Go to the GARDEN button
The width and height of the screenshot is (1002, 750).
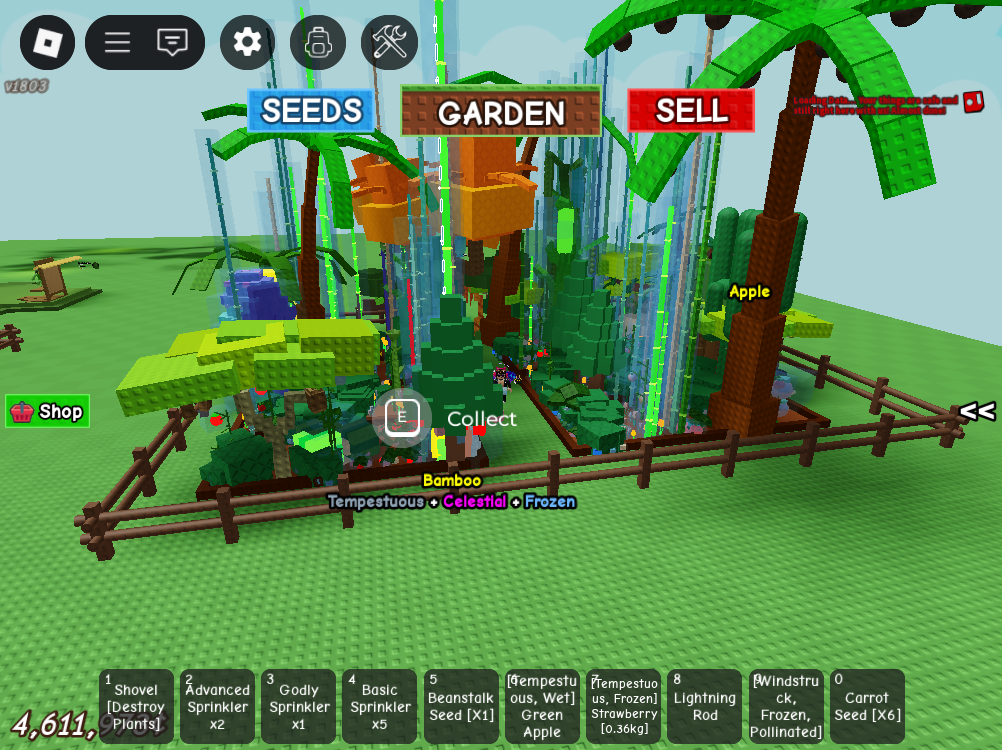click(x=501, y=111)
